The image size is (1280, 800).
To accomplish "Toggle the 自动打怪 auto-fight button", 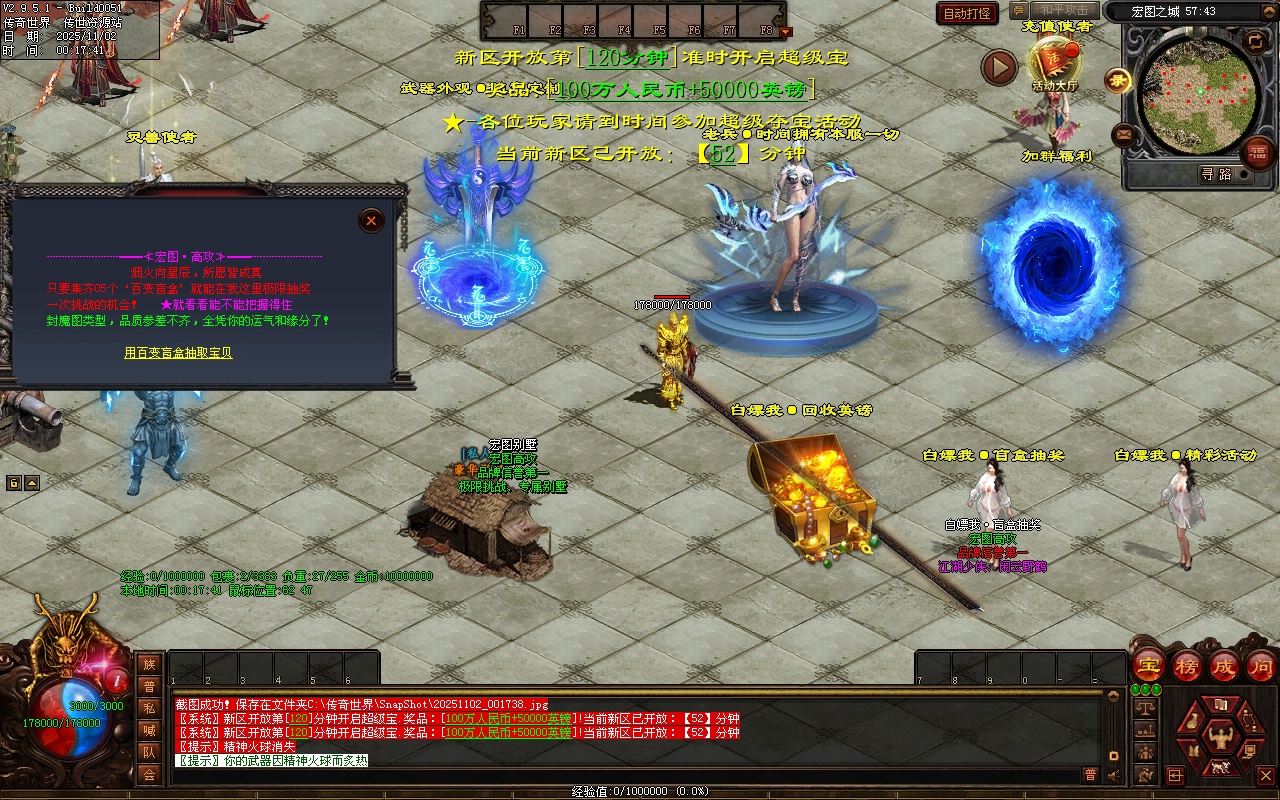I will [x=967, y=13].
